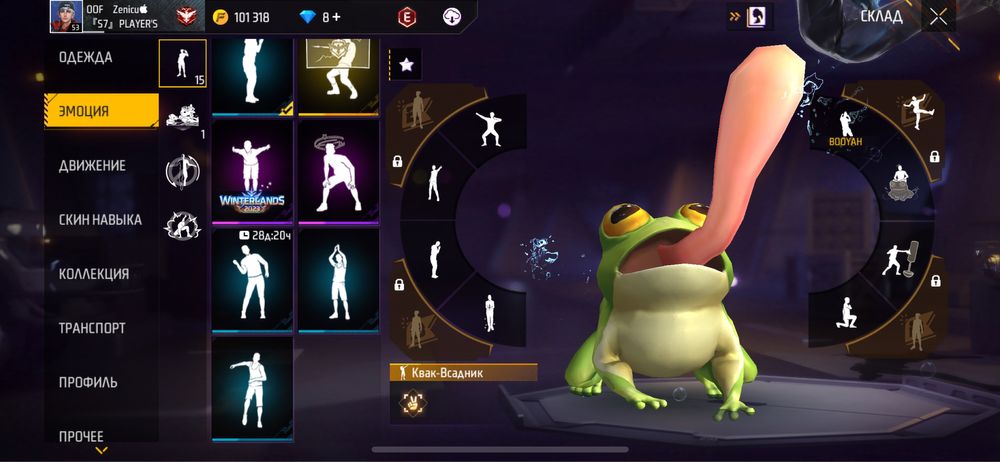The height and width of the screenshot is (462, 1000).
Task: Select the emote sub-tab showing 15
Action: click(x=182, y=63)
